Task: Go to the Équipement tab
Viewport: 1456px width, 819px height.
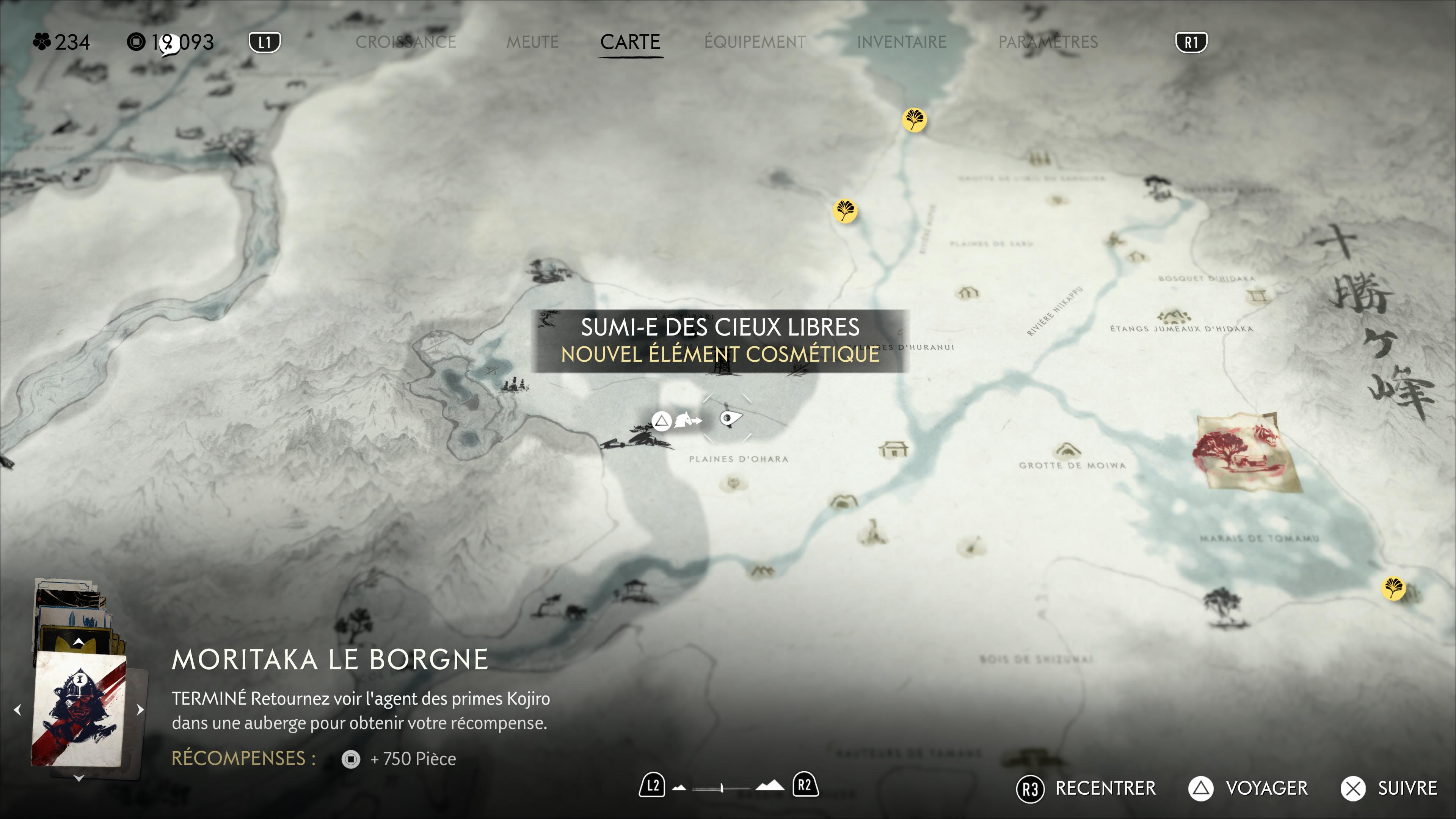Action: tap(755, 42)
